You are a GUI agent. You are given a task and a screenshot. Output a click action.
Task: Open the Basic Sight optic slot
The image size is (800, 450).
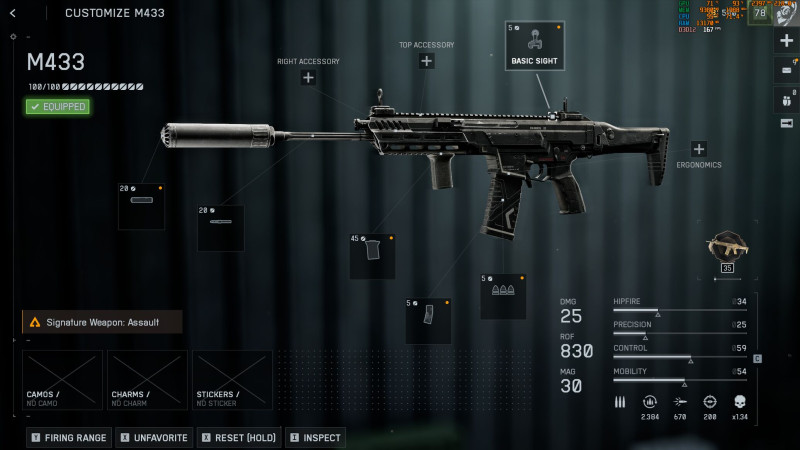click(x=534, y=46)
